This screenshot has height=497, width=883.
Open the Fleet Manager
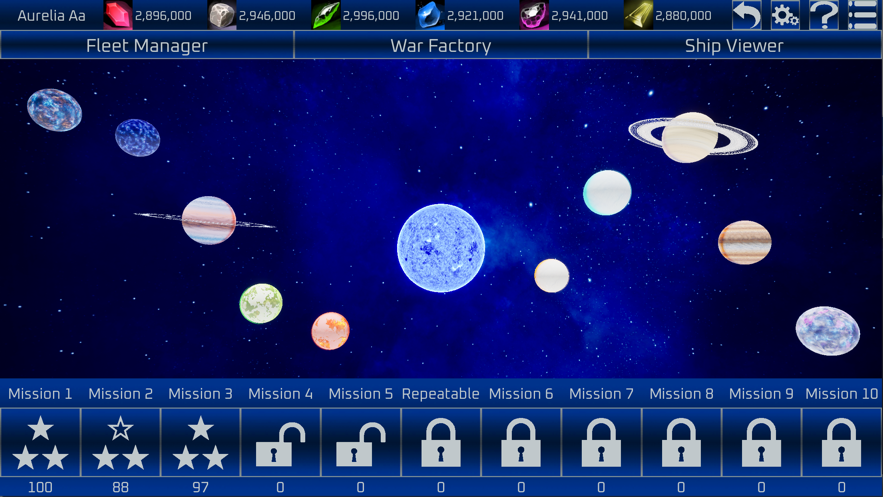point(147,45)
